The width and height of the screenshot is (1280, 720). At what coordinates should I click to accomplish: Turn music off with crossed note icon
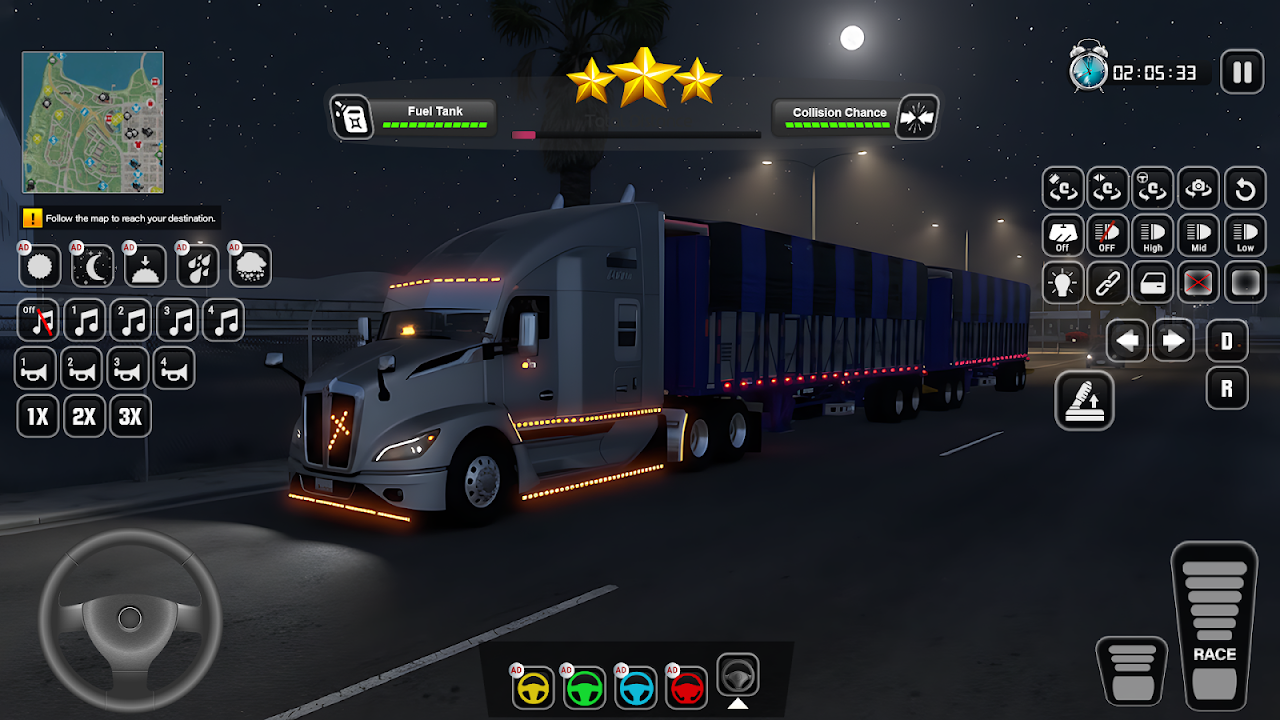(39, 321)
